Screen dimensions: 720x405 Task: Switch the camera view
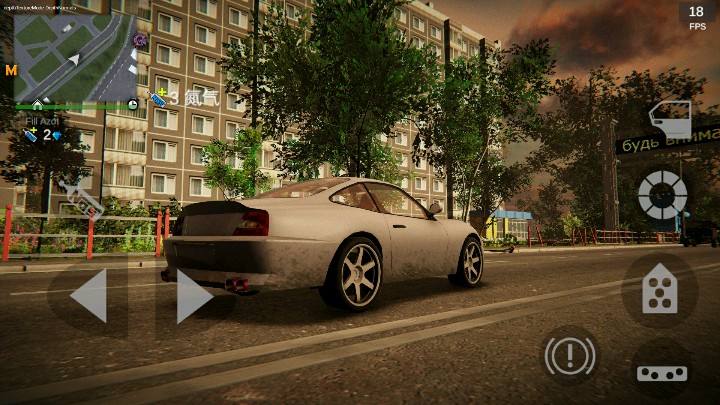(x=662, y=194)
